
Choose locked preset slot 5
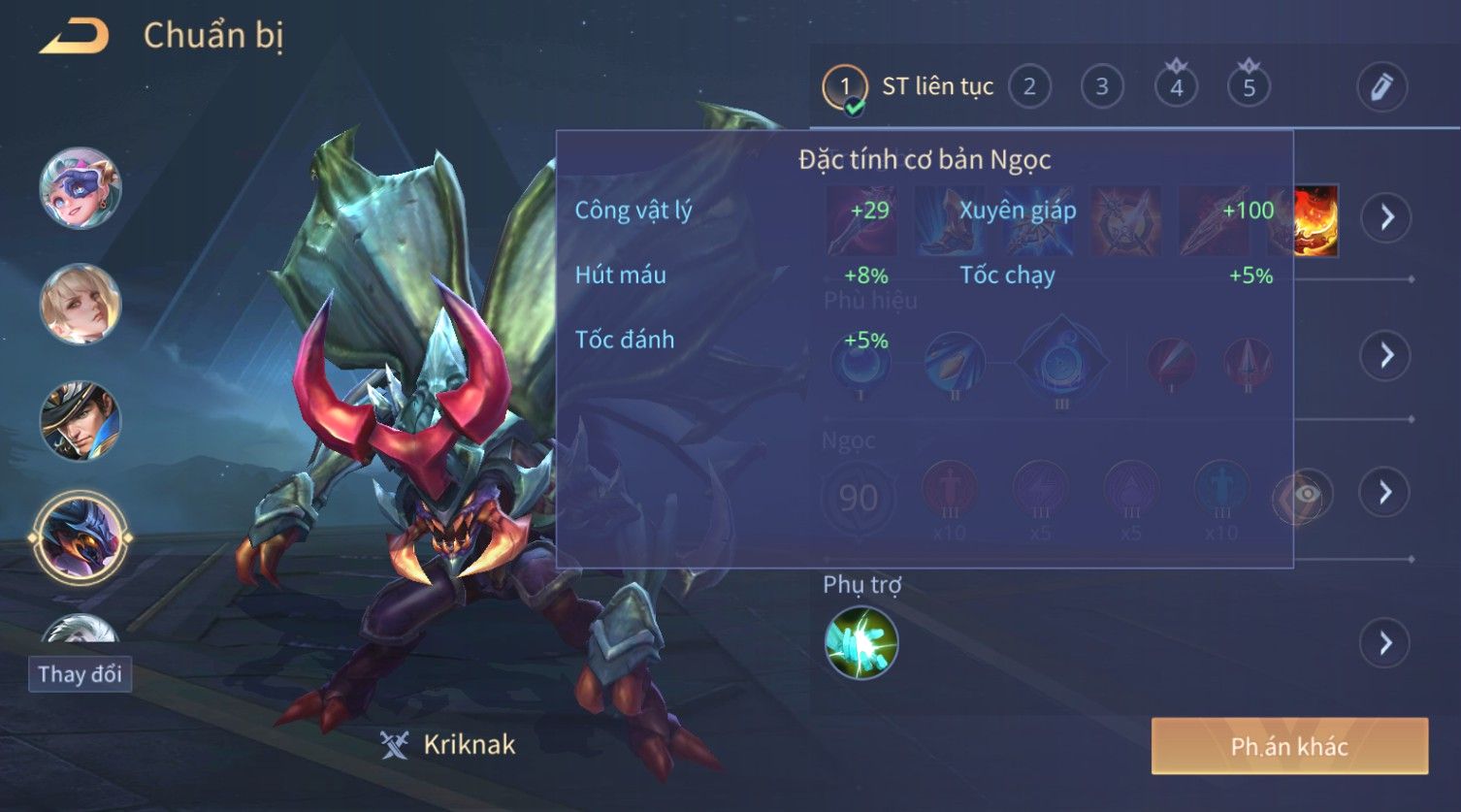click(x=1249, y=87)
